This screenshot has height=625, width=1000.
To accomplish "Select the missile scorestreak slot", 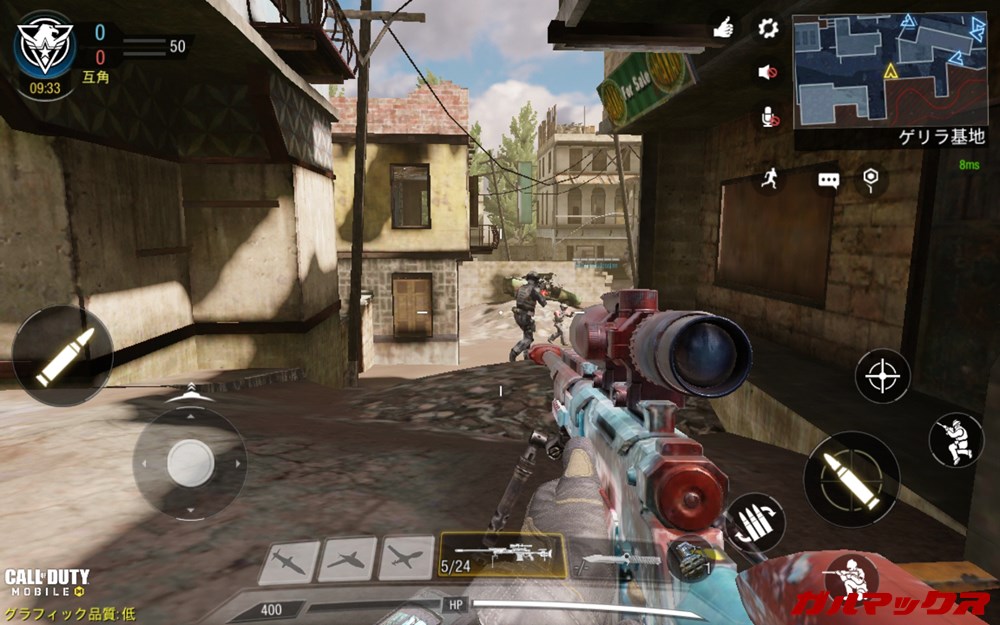I will 289,560.
